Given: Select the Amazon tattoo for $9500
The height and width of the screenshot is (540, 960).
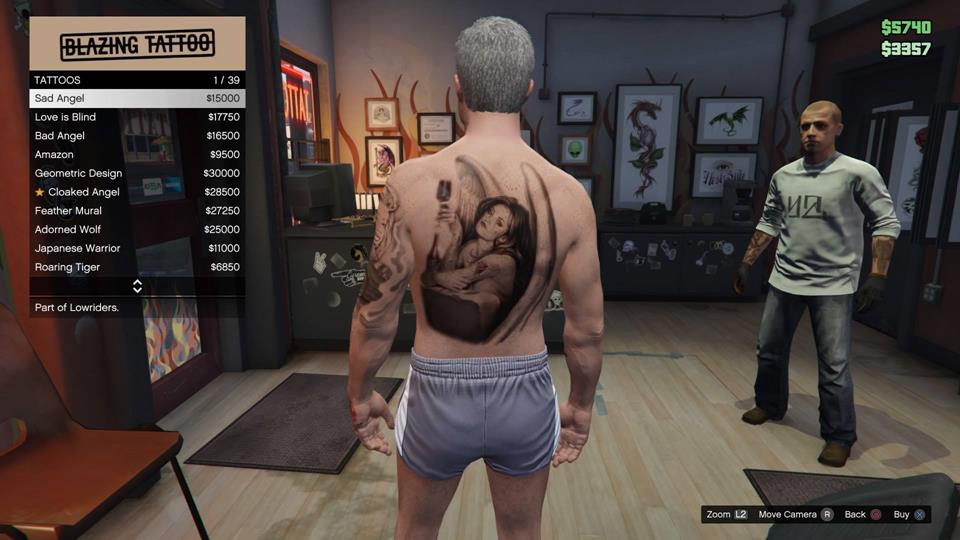Looking at the screenshot, I should [137, 155].
